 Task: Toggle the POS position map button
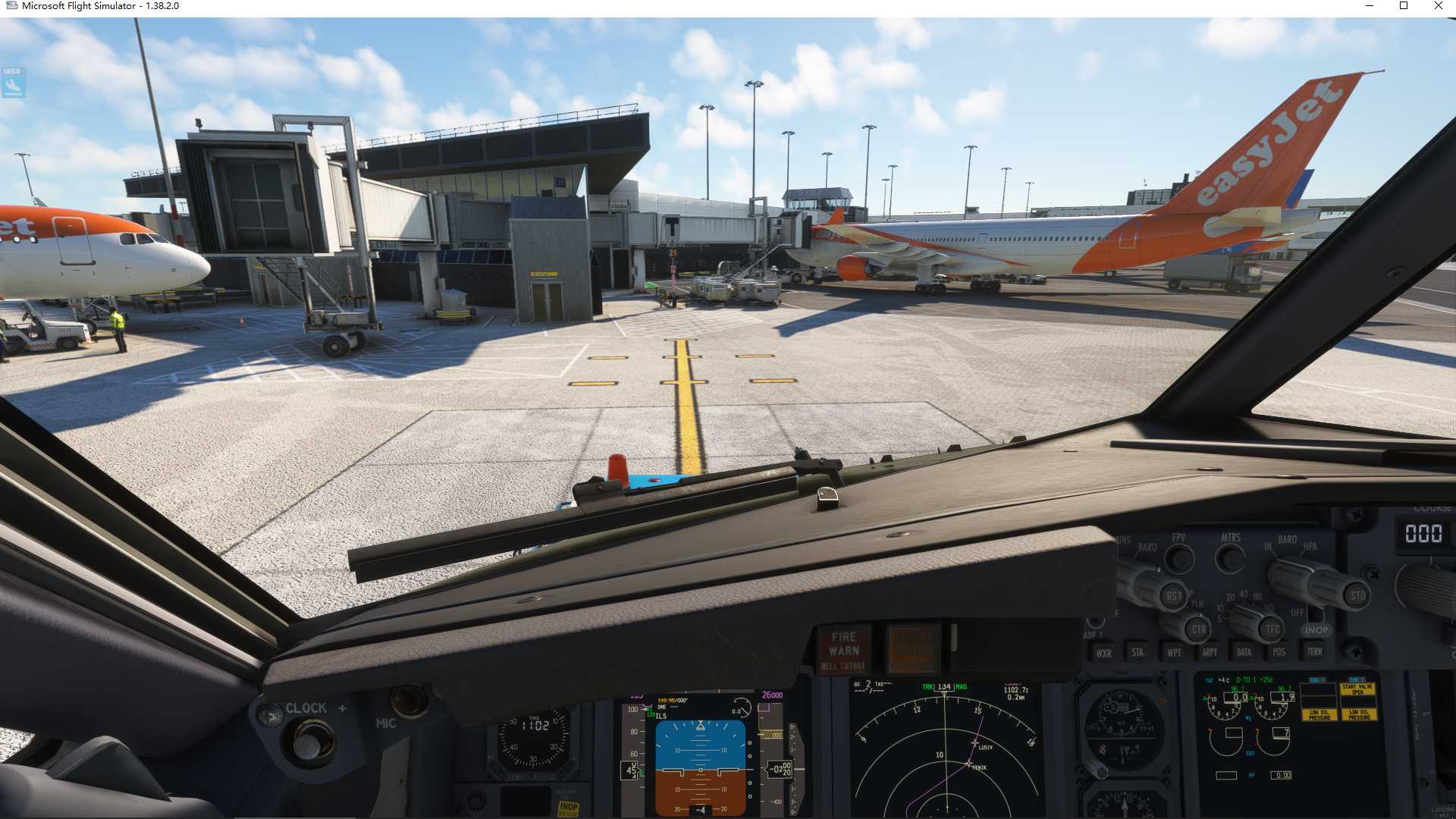(x=1279, y=652)
